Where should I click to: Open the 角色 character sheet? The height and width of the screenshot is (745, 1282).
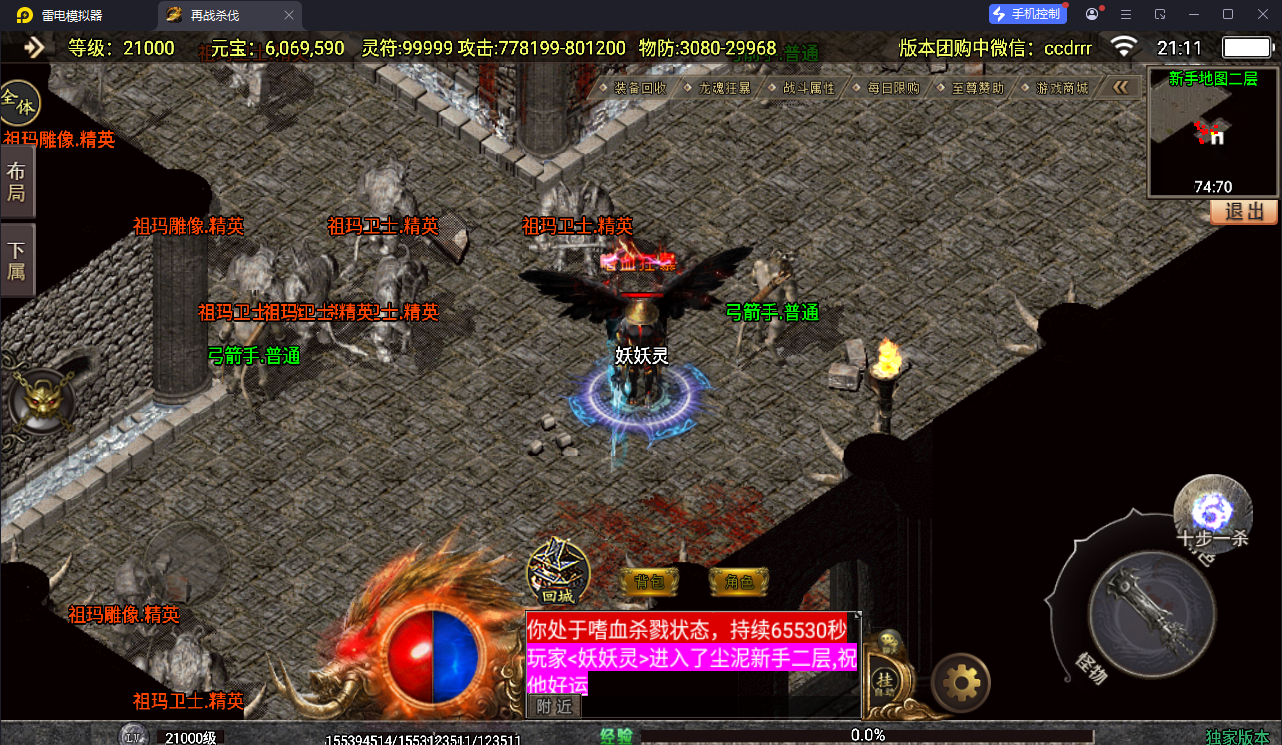738,581
